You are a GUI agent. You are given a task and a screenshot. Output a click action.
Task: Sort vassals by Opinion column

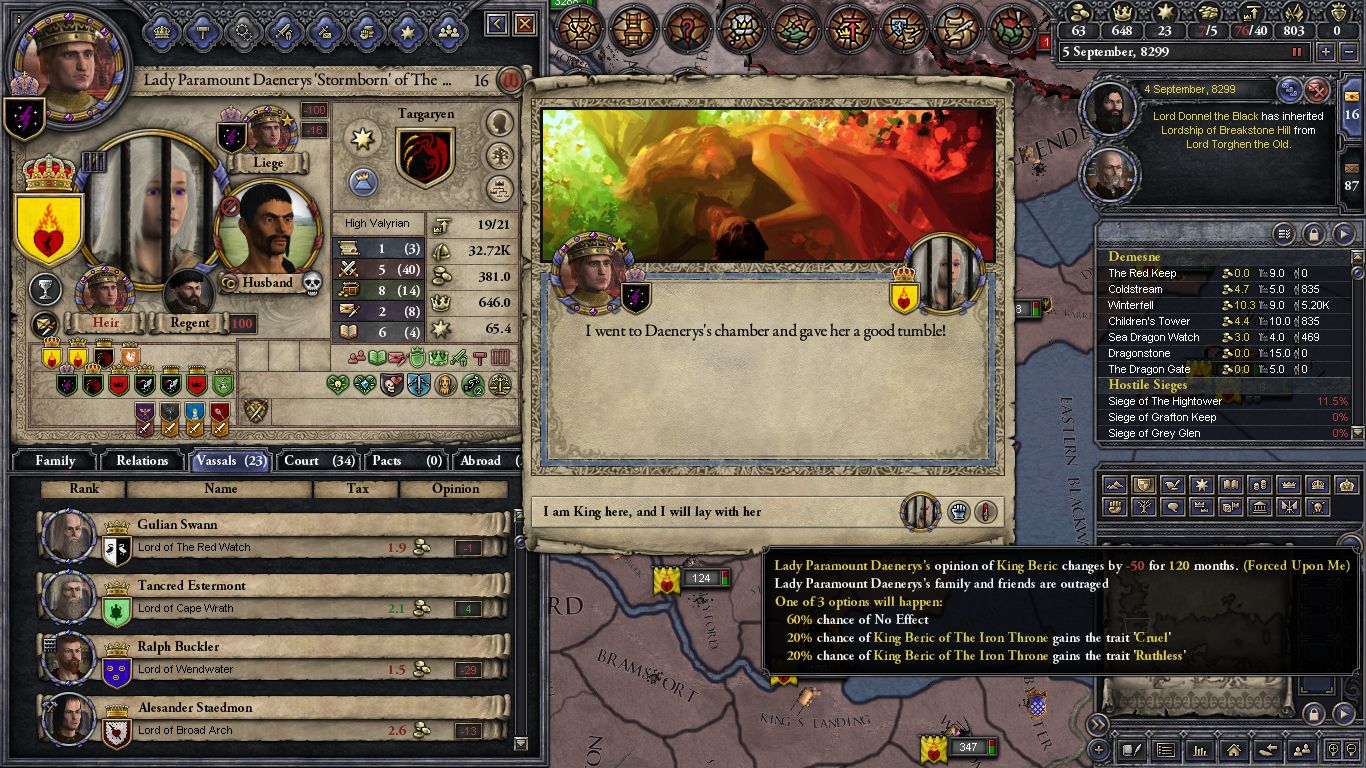coord(455,489)
